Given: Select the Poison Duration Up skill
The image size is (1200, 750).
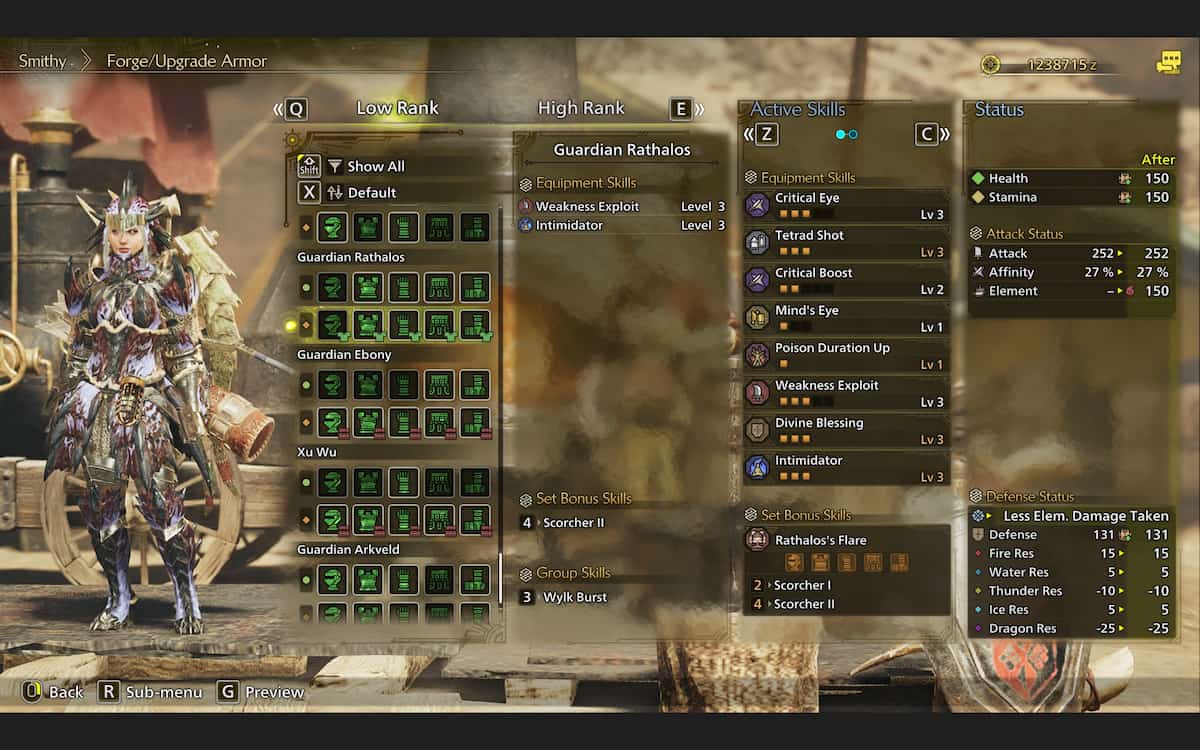Looking at the screenshot, I should click(846, 355).
